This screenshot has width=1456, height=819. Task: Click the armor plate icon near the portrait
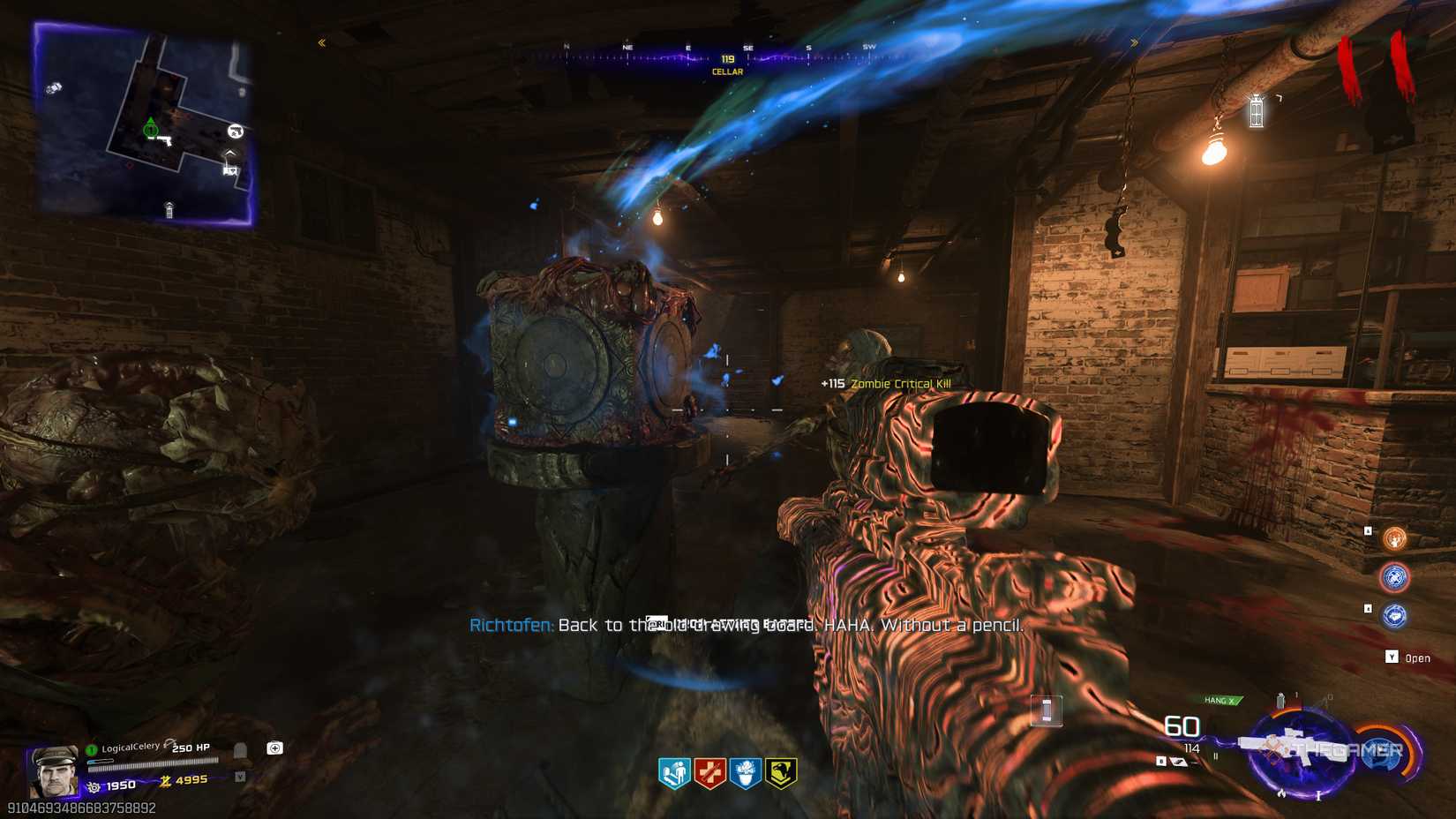(238, 750)
